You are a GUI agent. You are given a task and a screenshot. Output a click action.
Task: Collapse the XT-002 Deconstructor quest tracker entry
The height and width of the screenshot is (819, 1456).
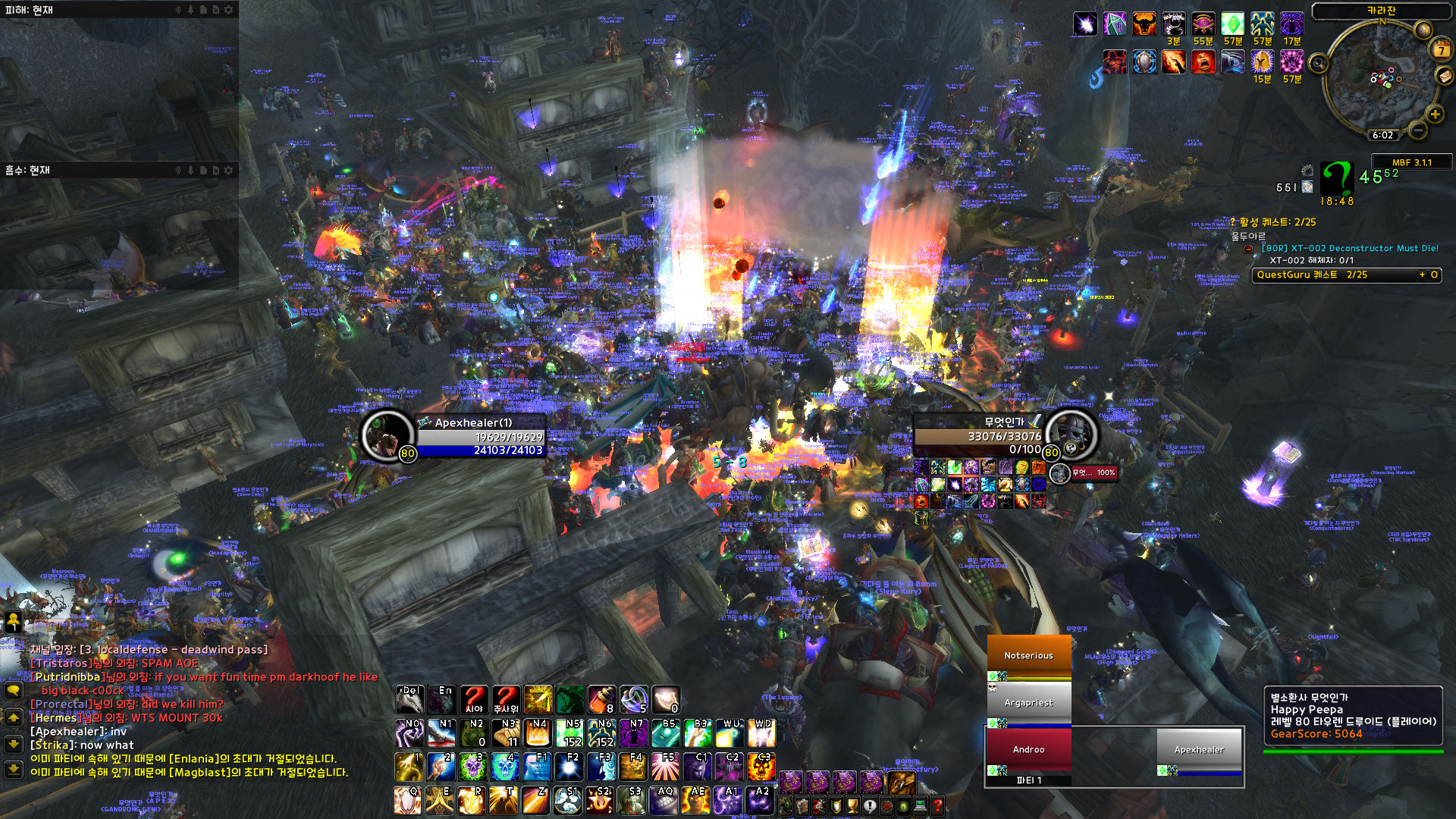click(1248, 249)
